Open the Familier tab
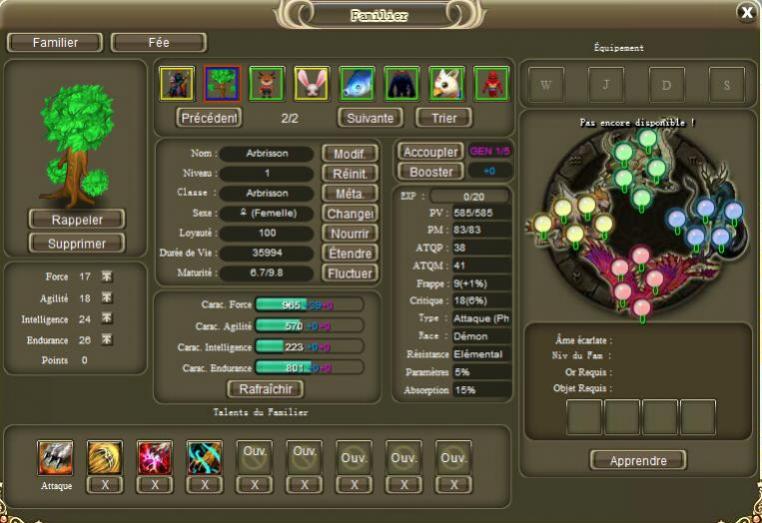The height and width of the screenshot is (523, 762). (x=56, y=43)
